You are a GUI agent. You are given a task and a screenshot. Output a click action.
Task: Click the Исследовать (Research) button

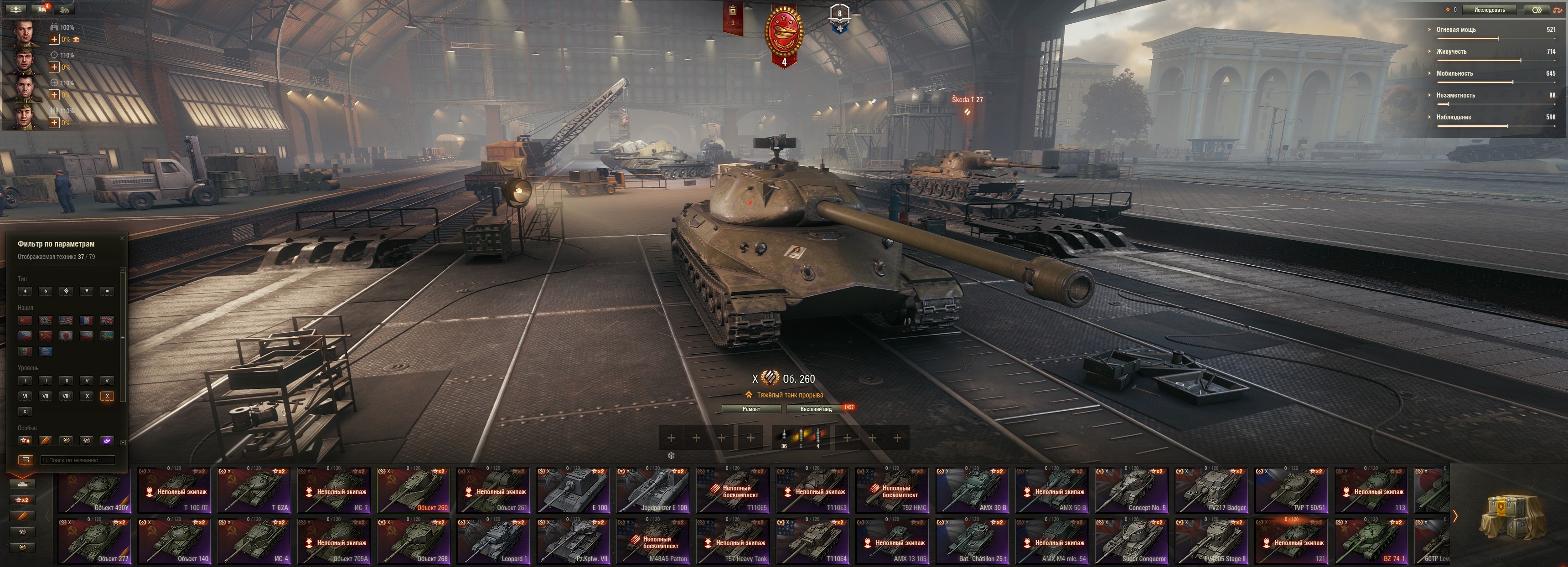point(1489,10)
